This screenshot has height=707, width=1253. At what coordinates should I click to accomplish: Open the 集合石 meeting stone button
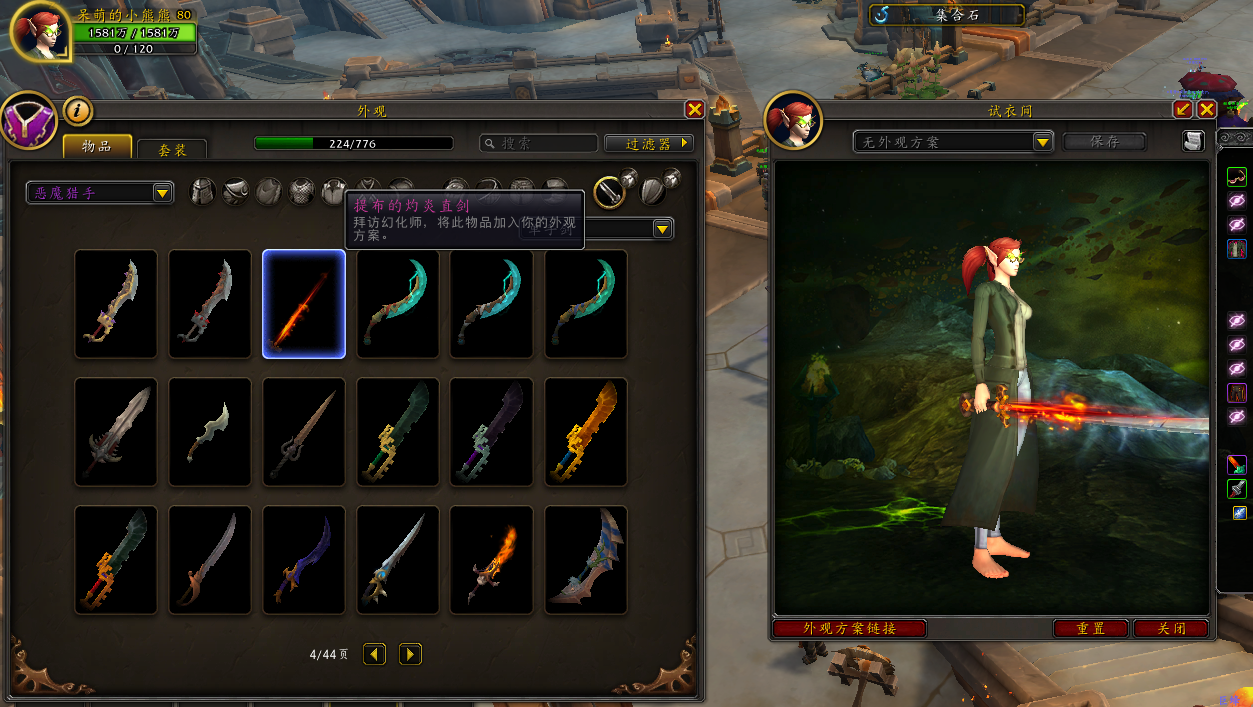pyautogui.click(x=946, y=15)
